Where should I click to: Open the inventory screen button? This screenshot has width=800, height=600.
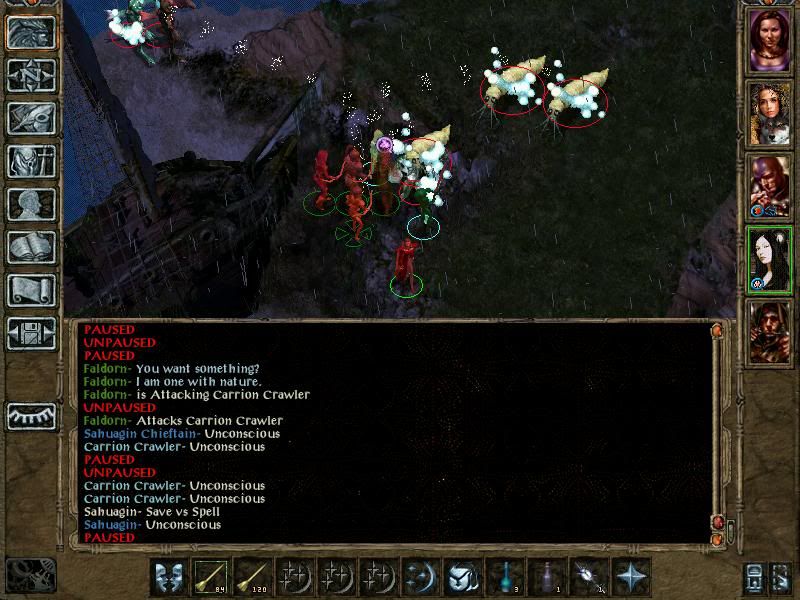[31, 161]
